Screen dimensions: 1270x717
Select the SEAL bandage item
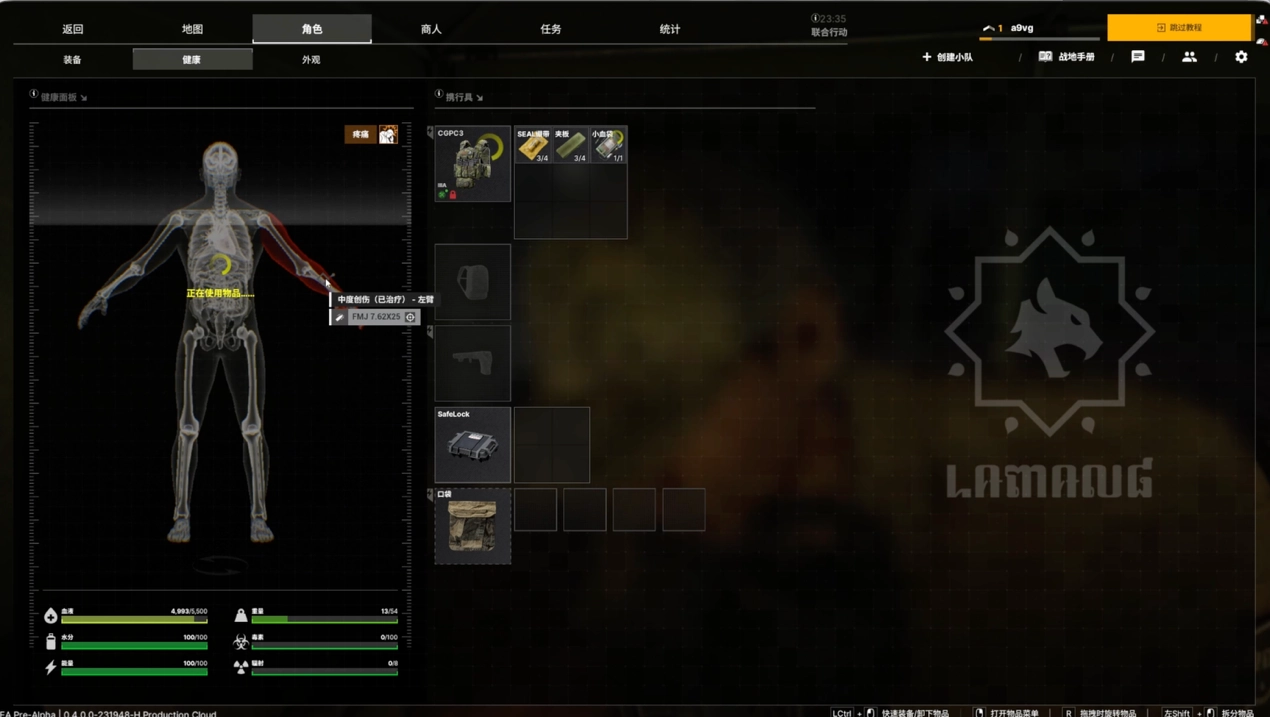tap(533, 145)
